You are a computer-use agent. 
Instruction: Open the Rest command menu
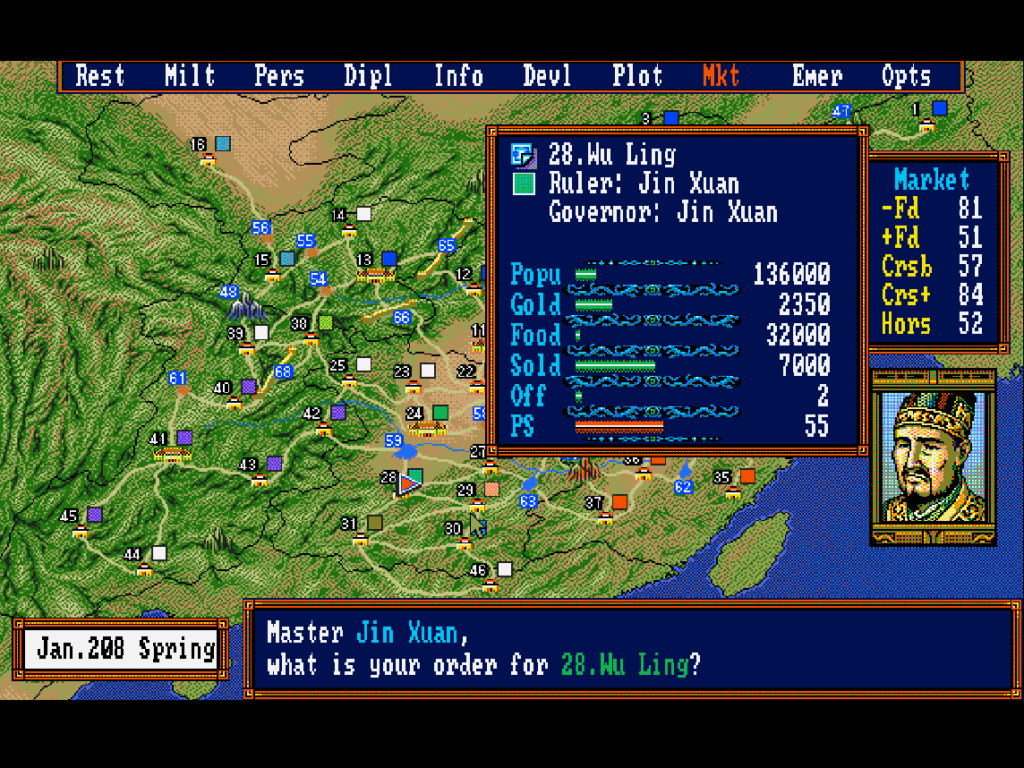pyautogui.click(x=100, y=76)
